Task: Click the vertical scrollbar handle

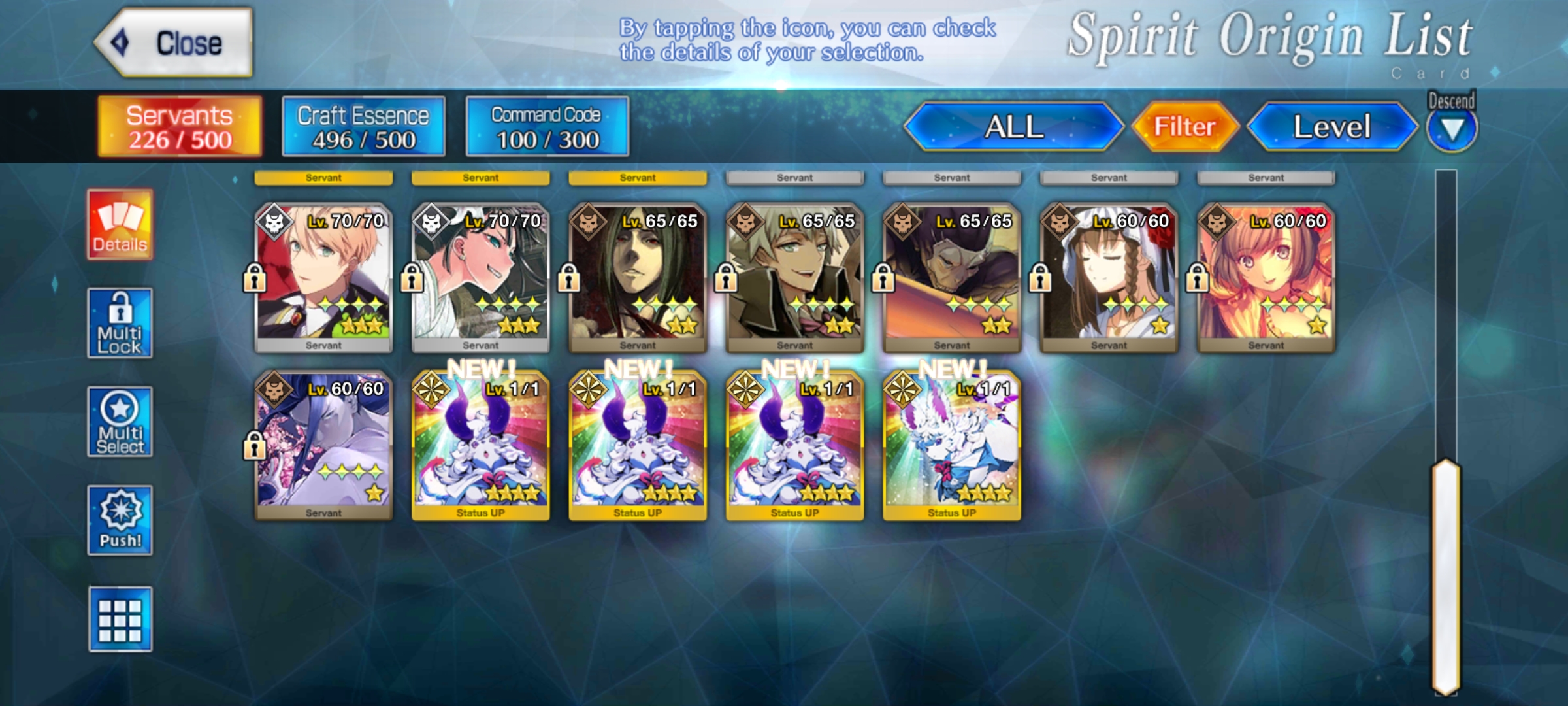Action: click(x=1446, y=575)
